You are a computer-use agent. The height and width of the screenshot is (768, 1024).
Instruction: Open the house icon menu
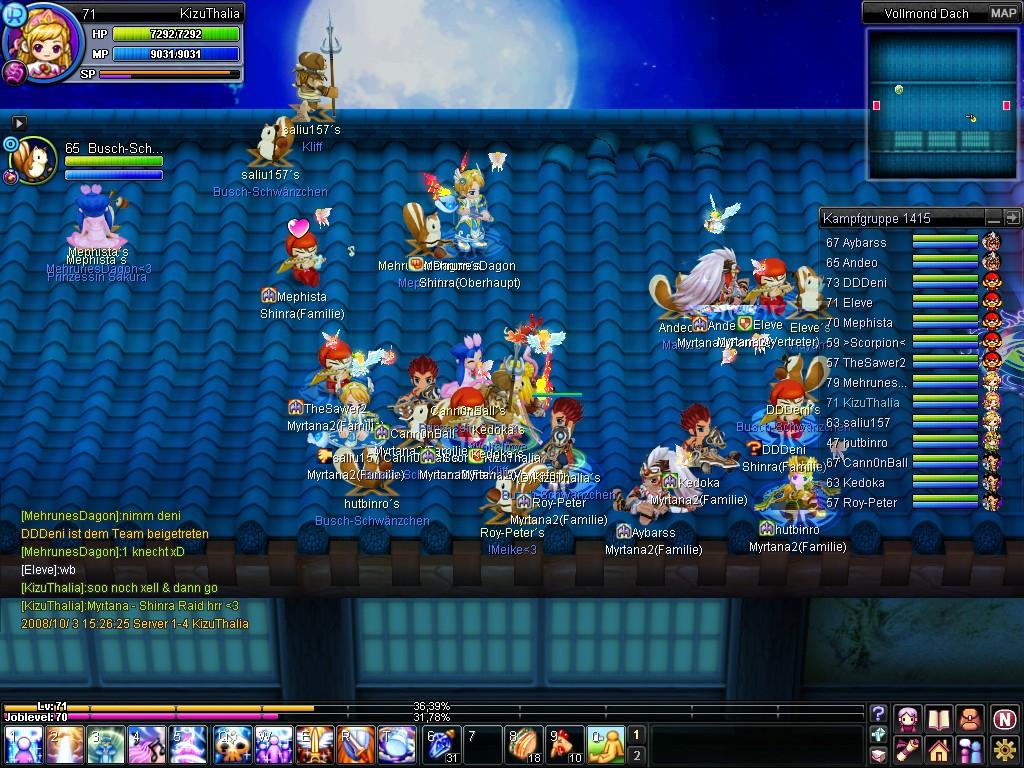(938, 749)
